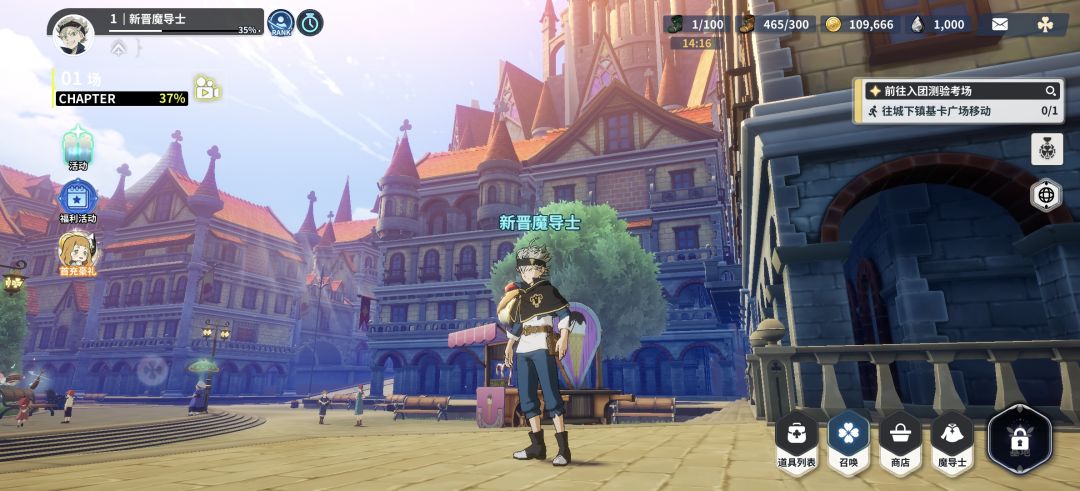Viewport: 1080px width, 491px height.
Task: Play the video camera recording icon
Action: 207,88
